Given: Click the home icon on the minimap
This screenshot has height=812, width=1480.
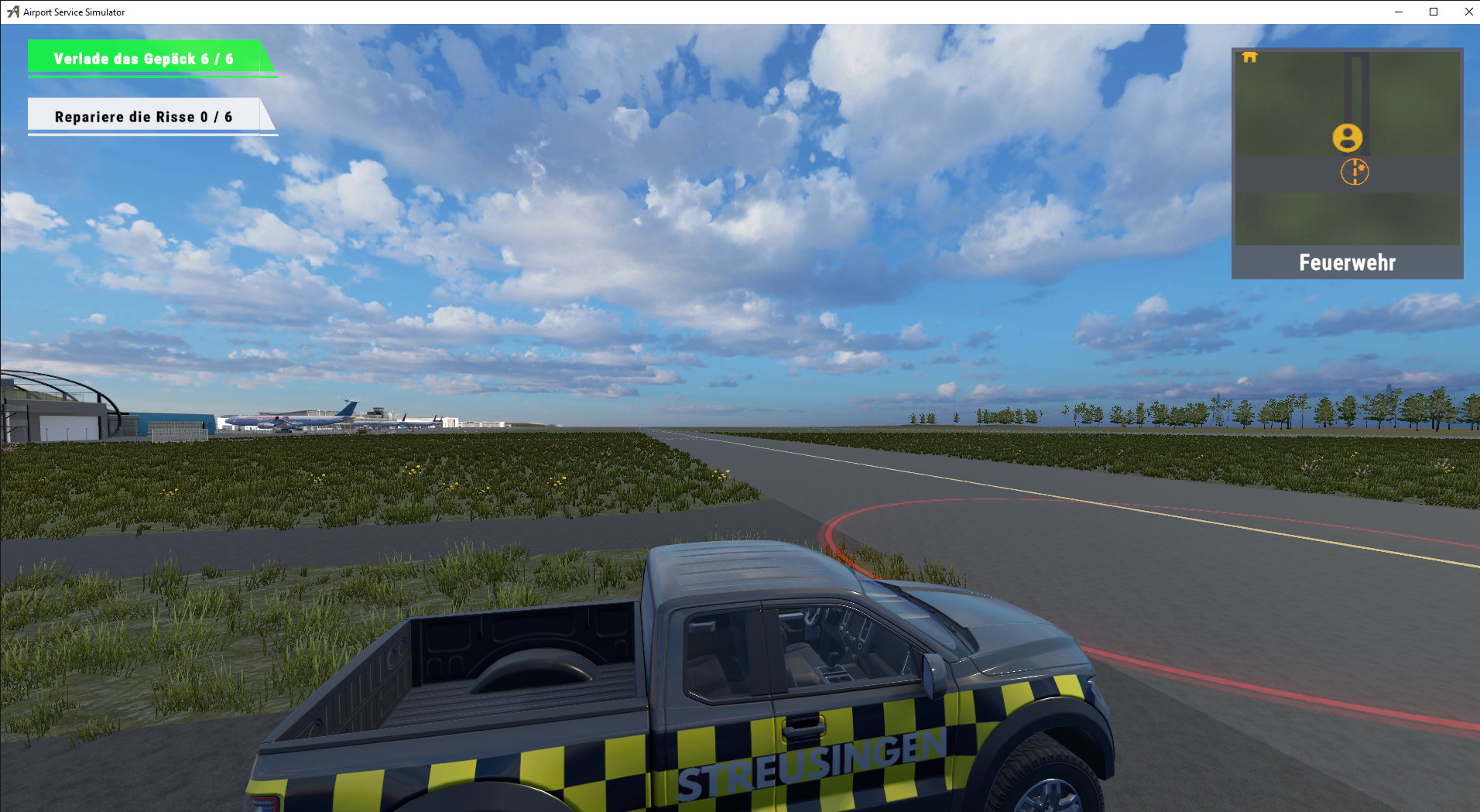Looking at the screenshot, I should (1252, 57).
